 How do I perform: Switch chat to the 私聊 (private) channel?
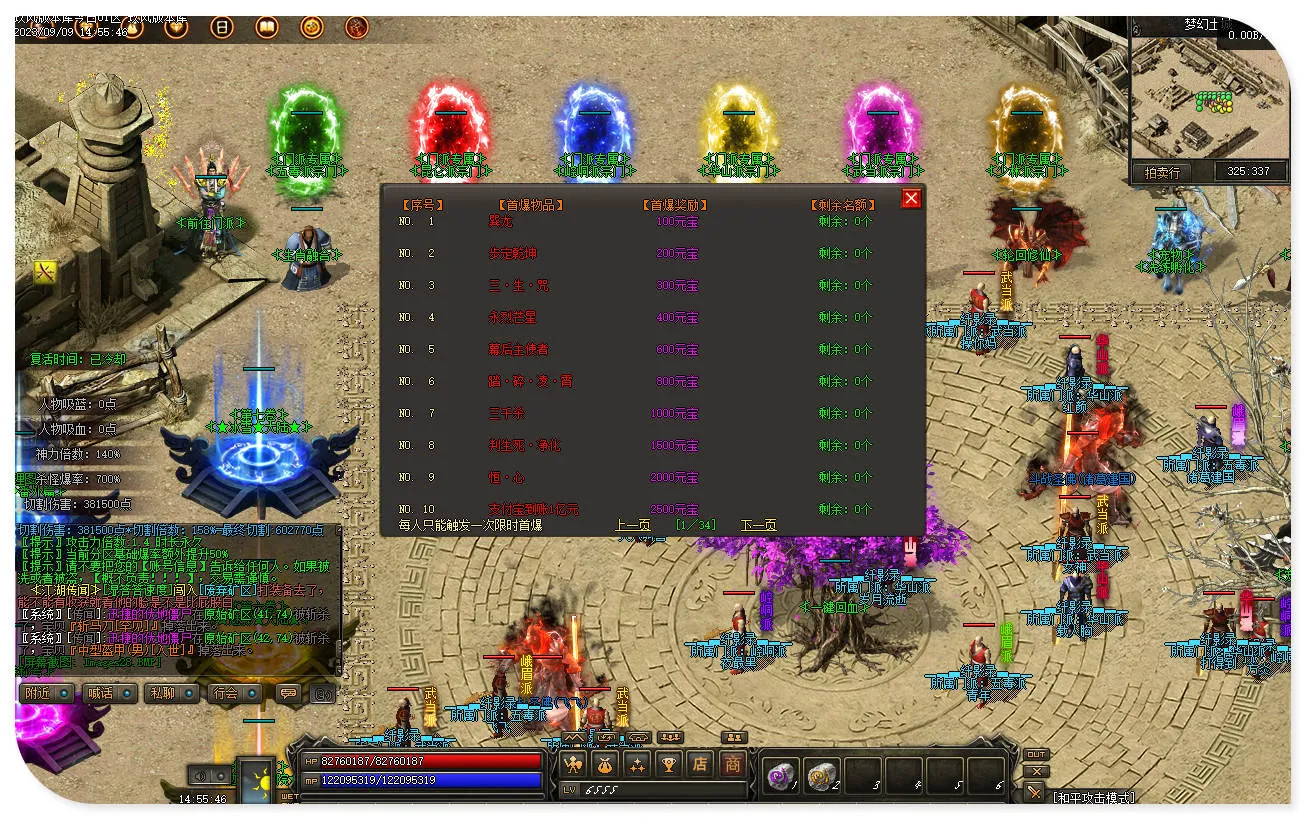click(x=169, y=693)
